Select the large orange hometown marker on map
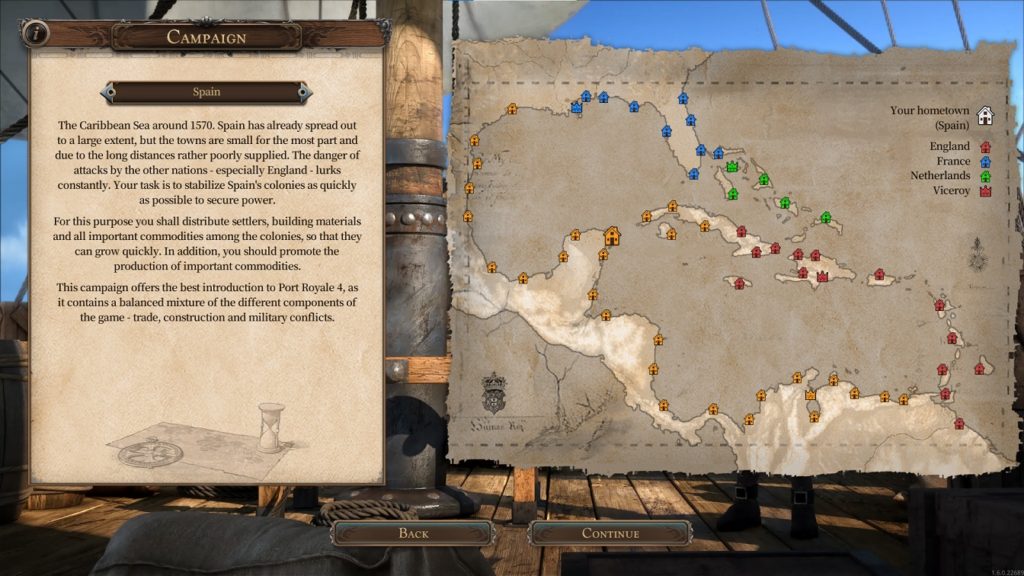 click(612, 236)
